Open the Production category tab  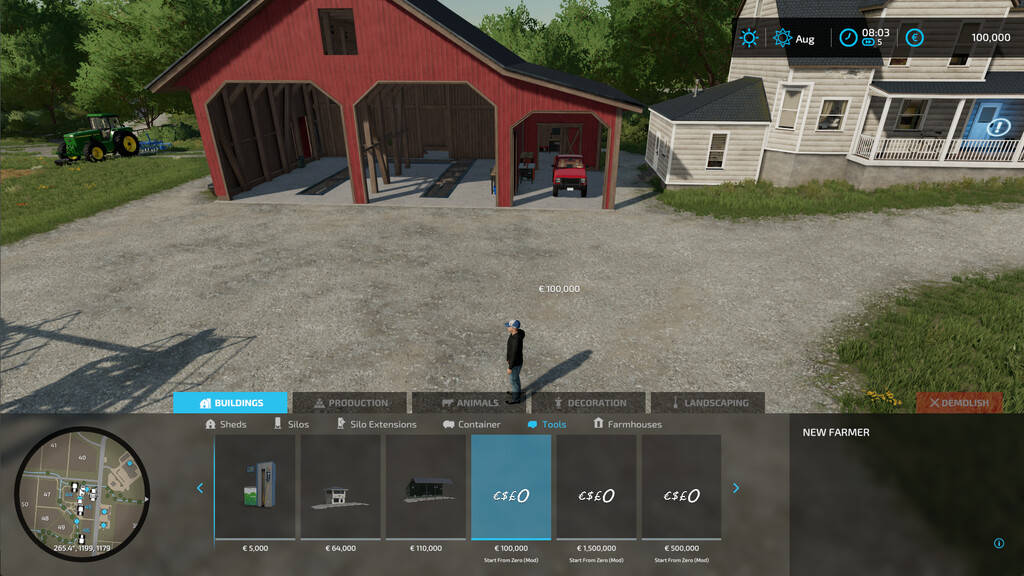pos(350,403)
